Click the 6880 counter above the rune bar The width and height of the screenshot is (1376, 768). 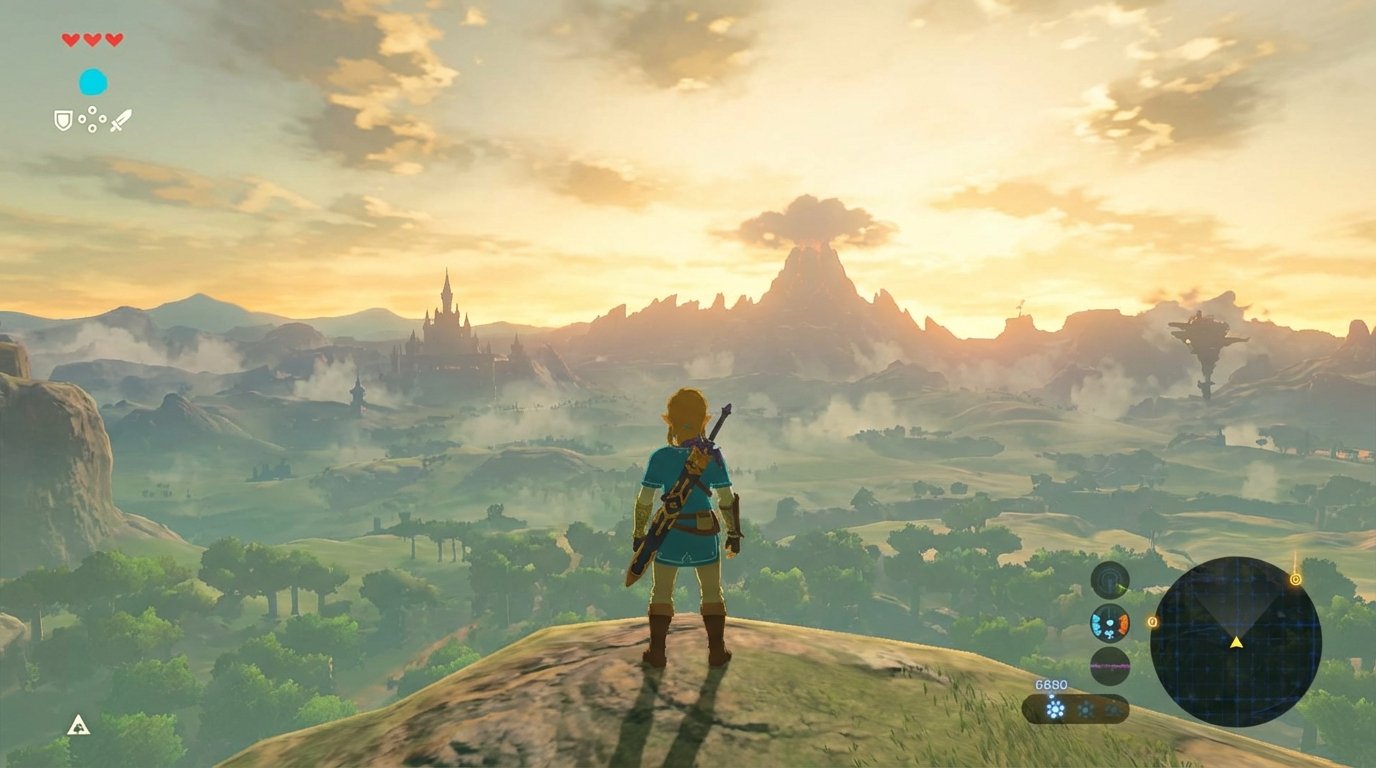(x=1050, y=685)
